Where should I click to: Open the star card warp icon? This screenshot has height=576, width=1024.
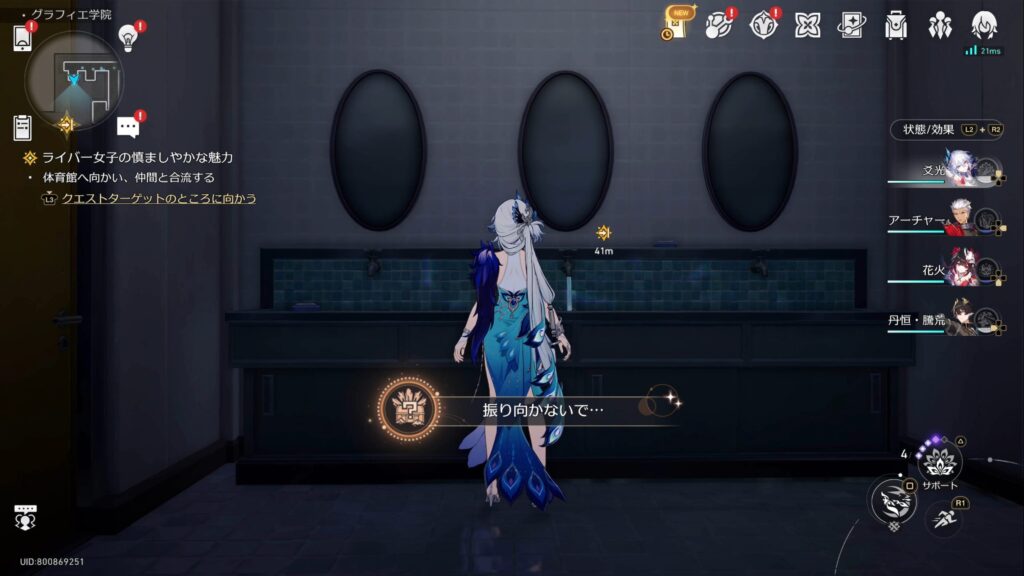pos(851,25)
